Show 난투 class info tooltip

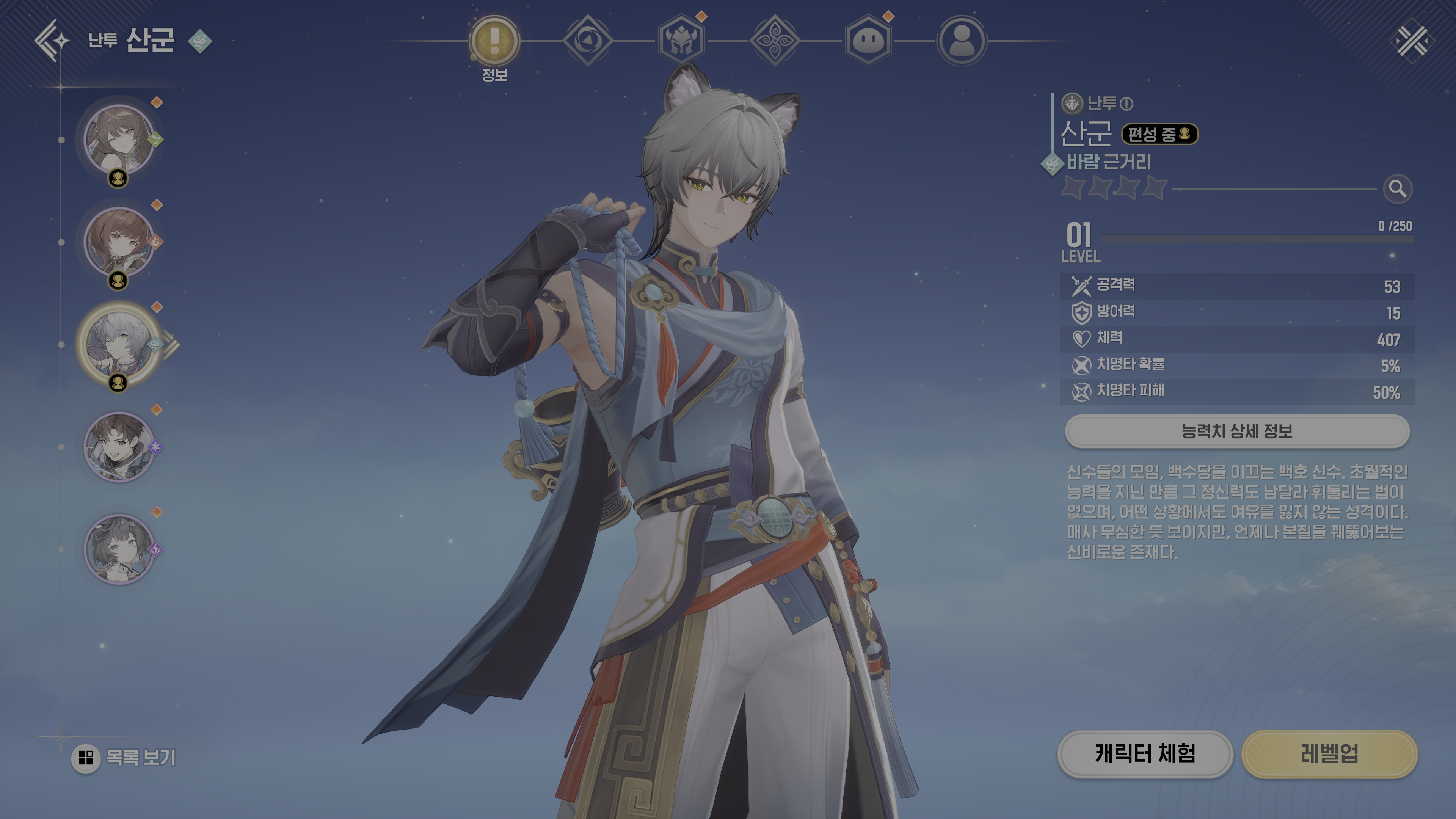(x=1127, y=104)
